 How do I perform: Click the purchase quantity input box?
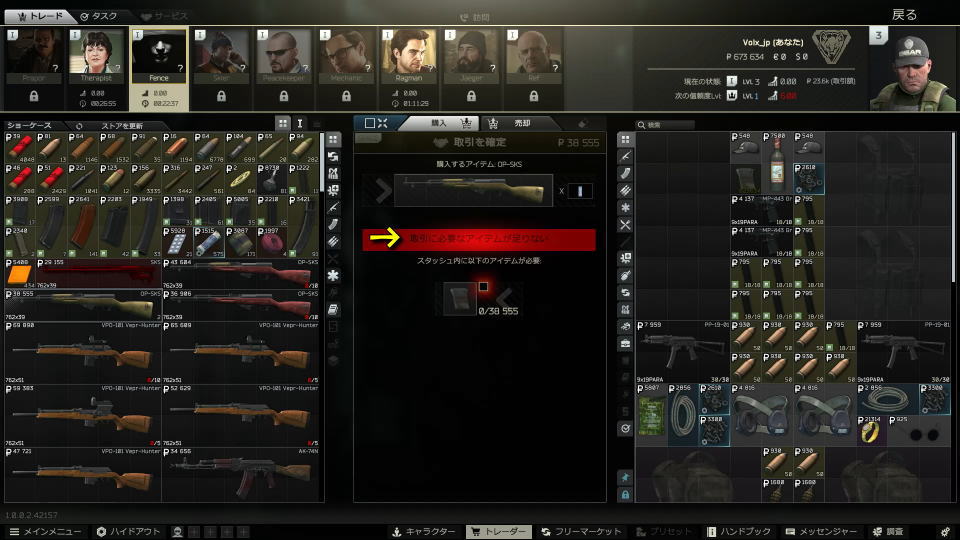[x=580, y=190]
